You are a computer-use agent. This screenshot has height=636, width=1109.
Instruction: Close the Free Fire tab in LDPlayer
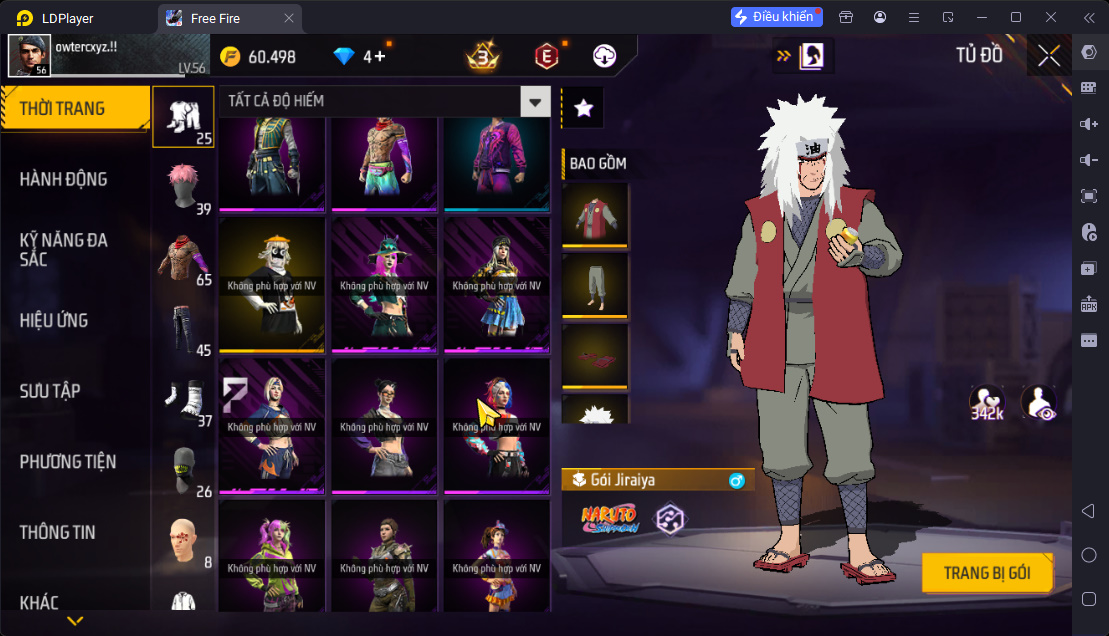[289, 18]
